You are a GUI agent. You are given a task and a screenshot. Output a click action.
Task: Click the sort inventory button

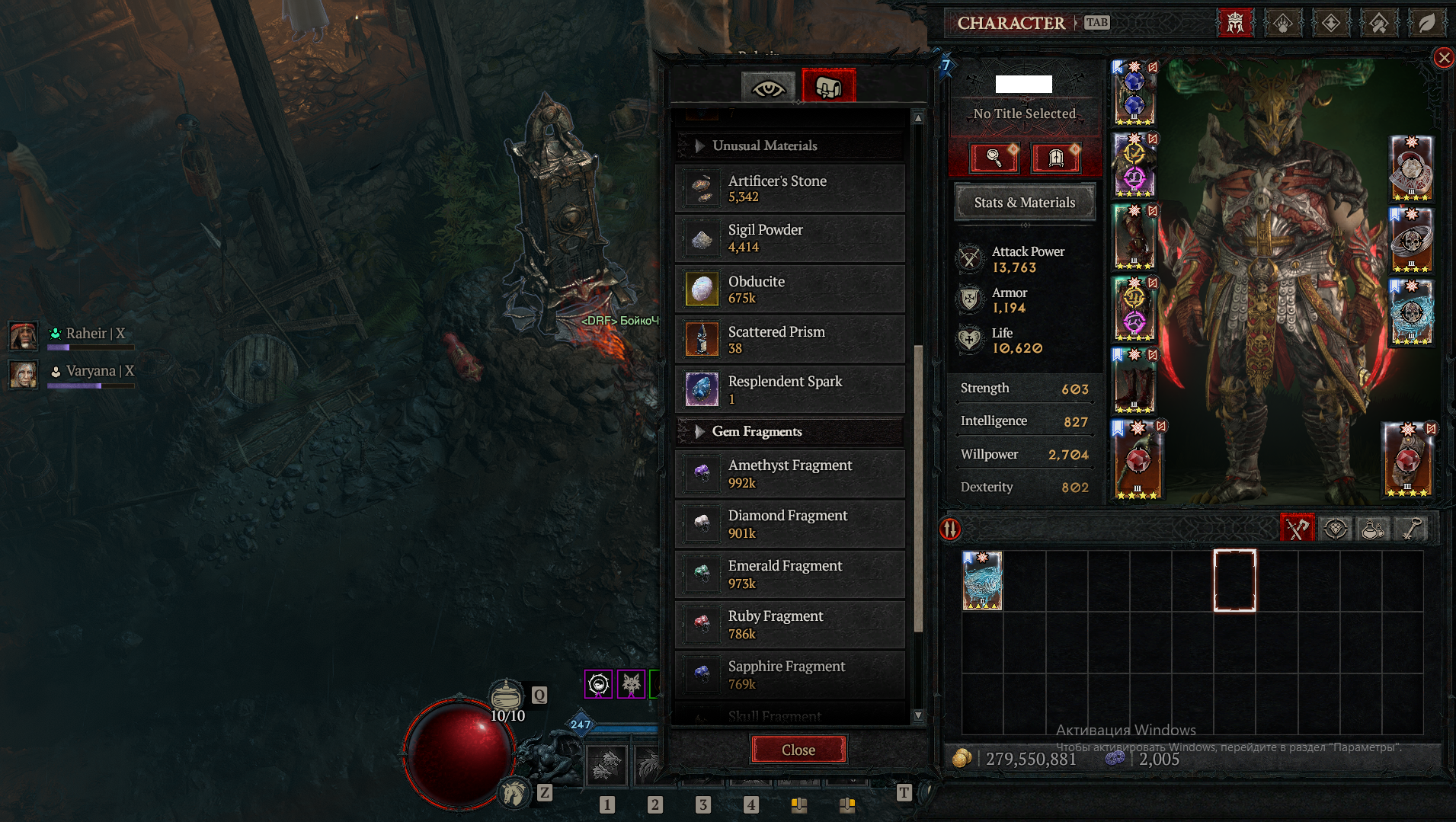click(x=950, y=529)
